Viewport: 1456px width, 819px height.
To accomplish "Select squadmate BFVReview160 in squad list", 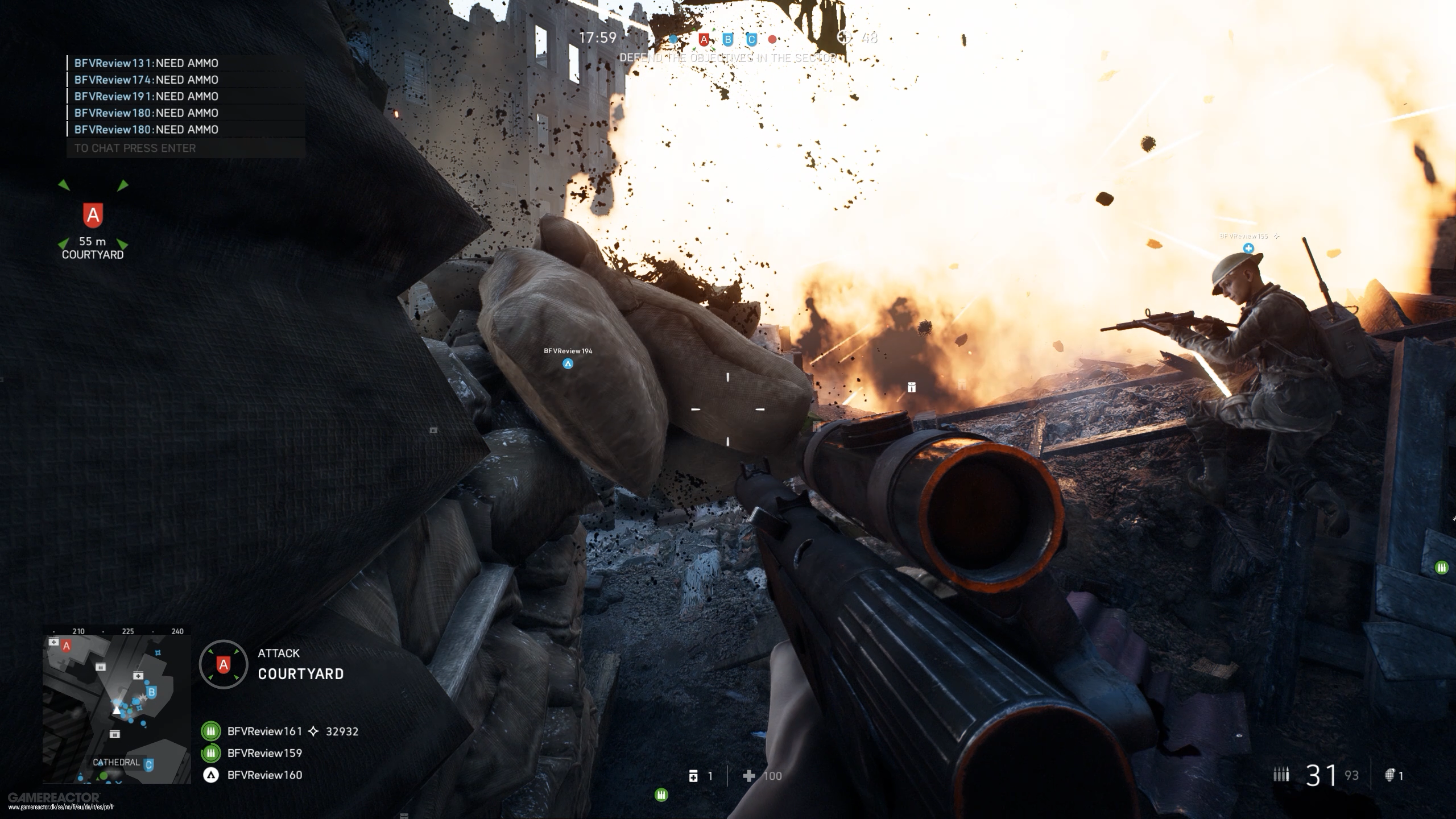I will coord(264,775).
